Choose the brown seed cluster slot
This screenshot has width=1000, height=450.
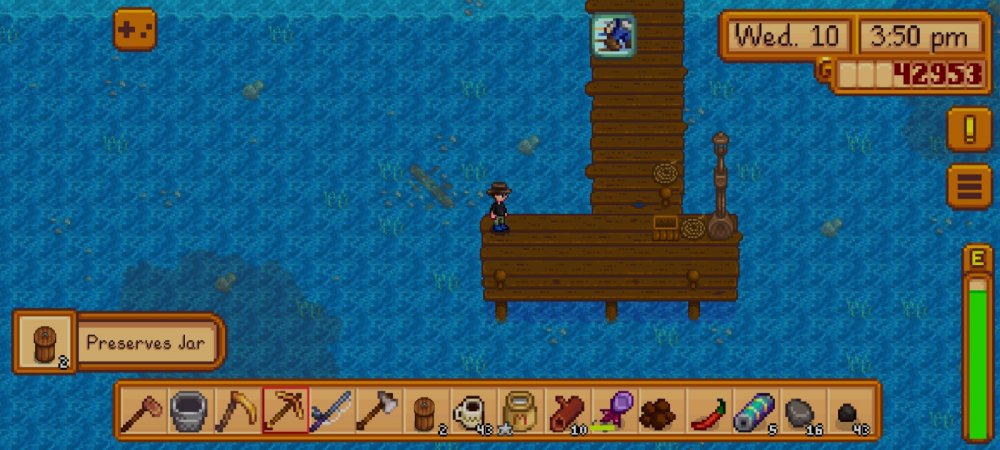point(661,411)
